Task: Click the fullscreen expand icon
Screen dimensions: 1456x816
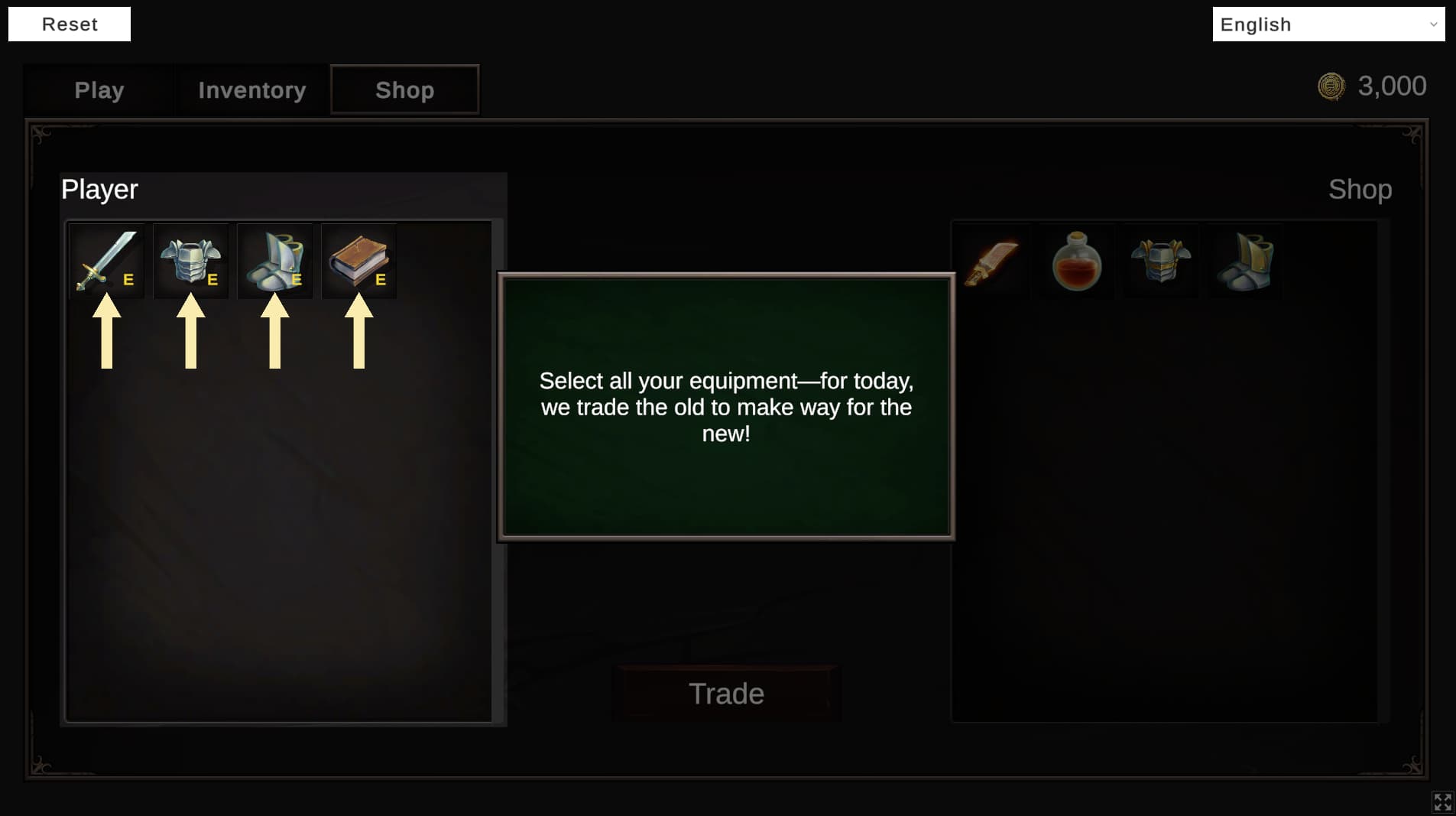Action: tap(1443, 801)
